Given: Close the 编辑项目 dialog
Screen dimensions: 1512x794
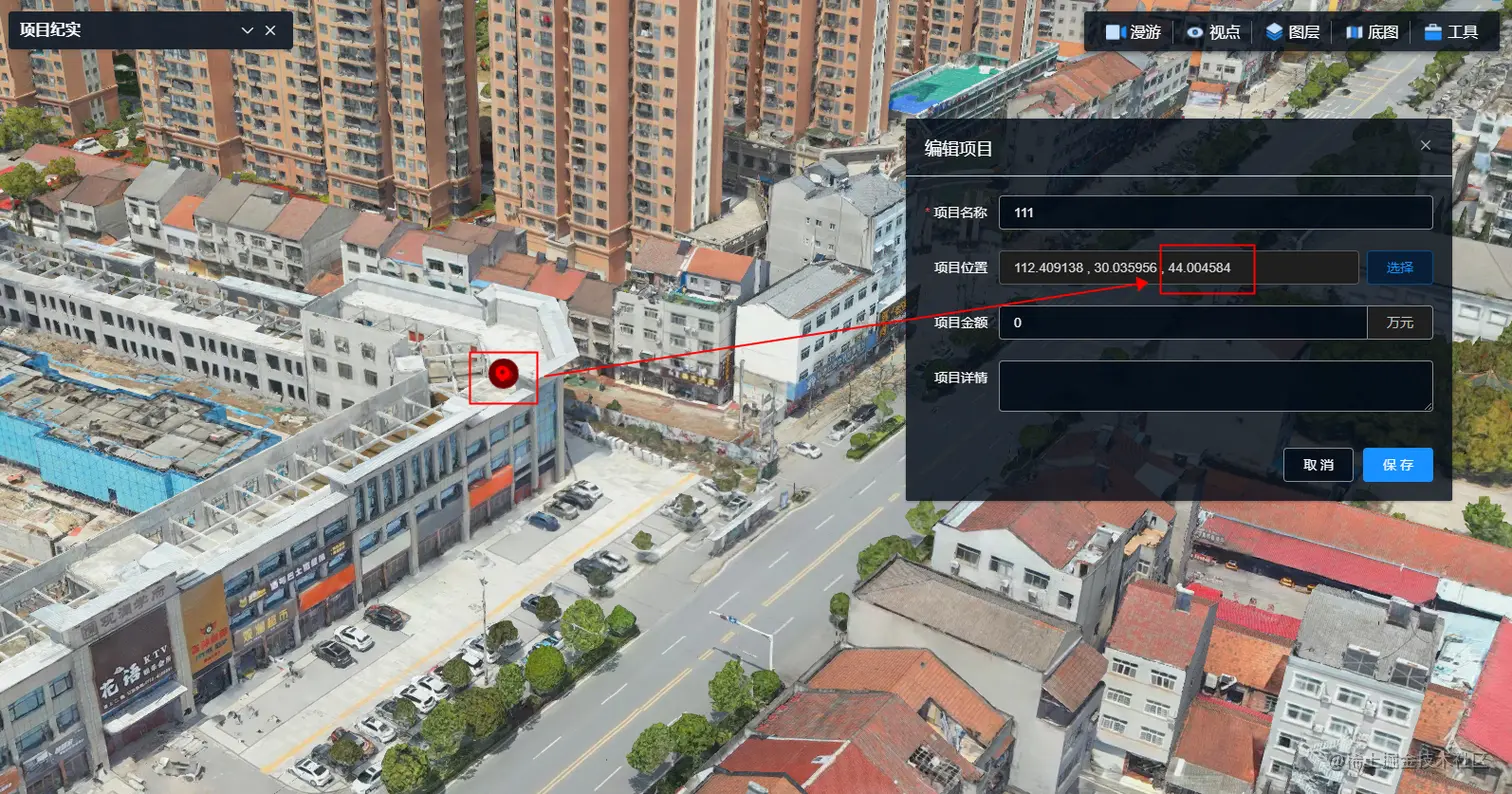Looking at the screenshot, I should (1425, 145).
